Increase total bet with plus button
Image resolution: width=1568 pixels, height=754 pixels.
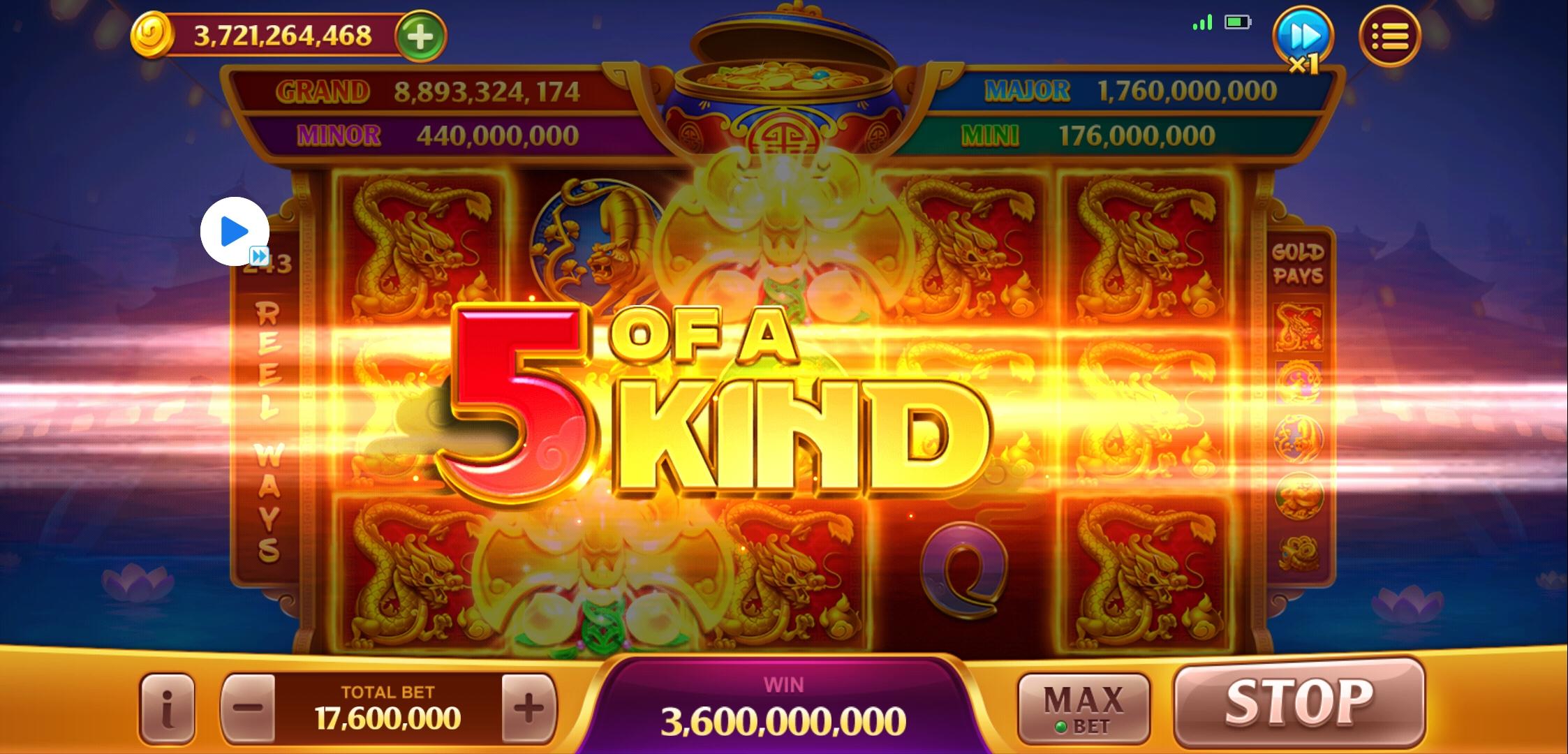tap(528, 709)
